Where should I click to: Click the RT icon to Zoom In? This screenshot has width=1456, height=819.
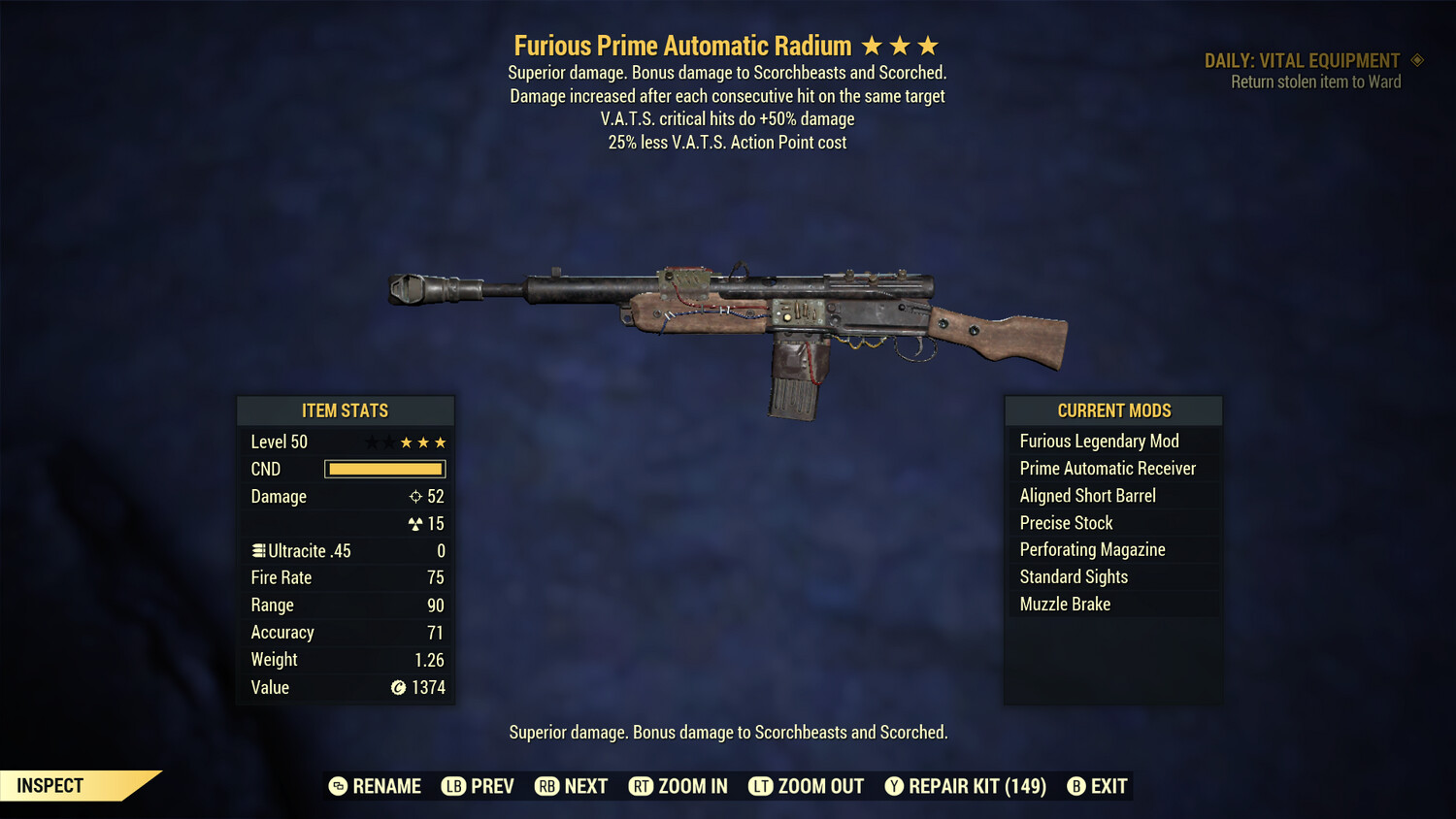642,786
